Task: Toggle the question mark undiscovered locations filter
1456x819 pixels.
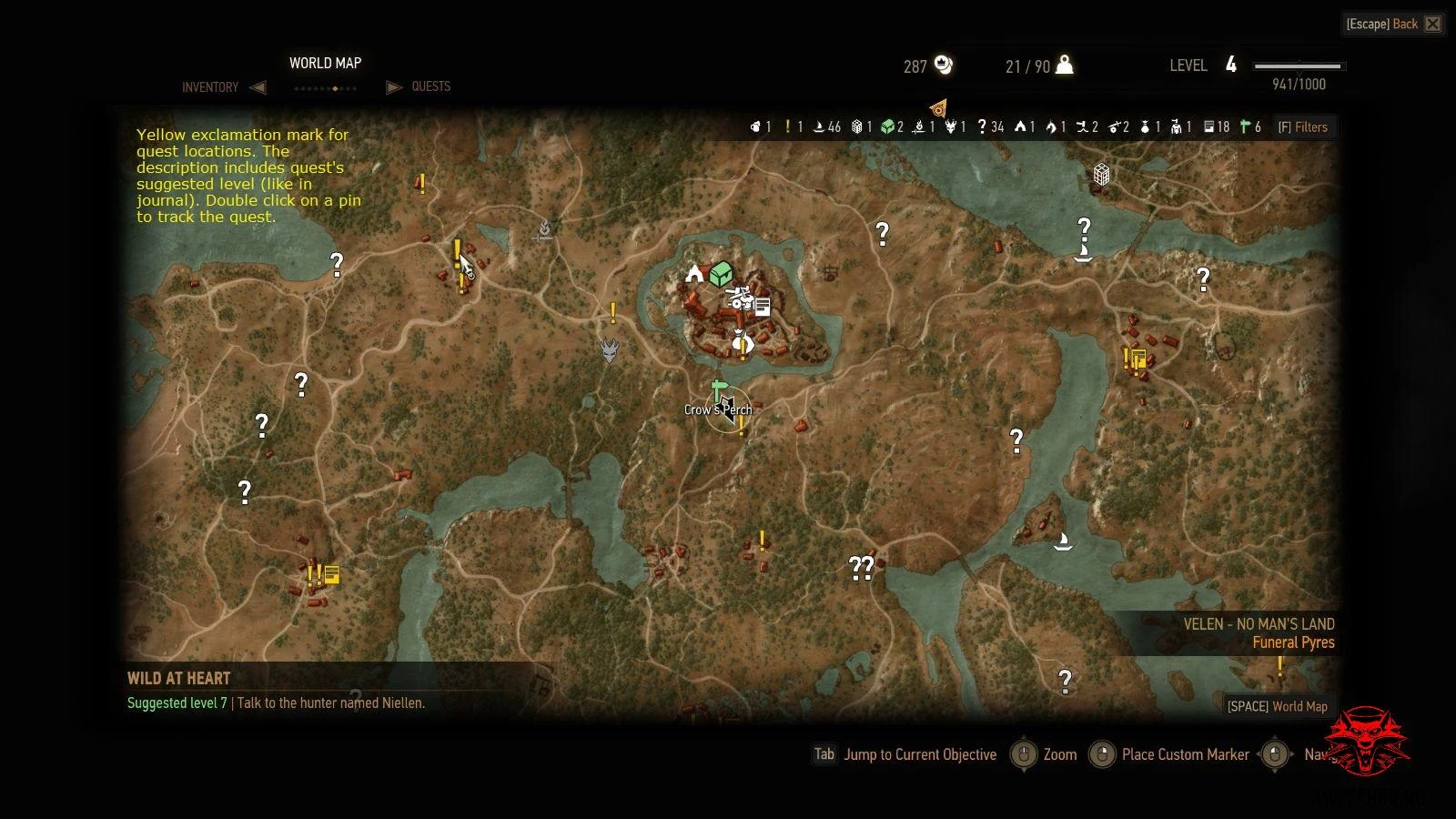Action: pos(983,126)
